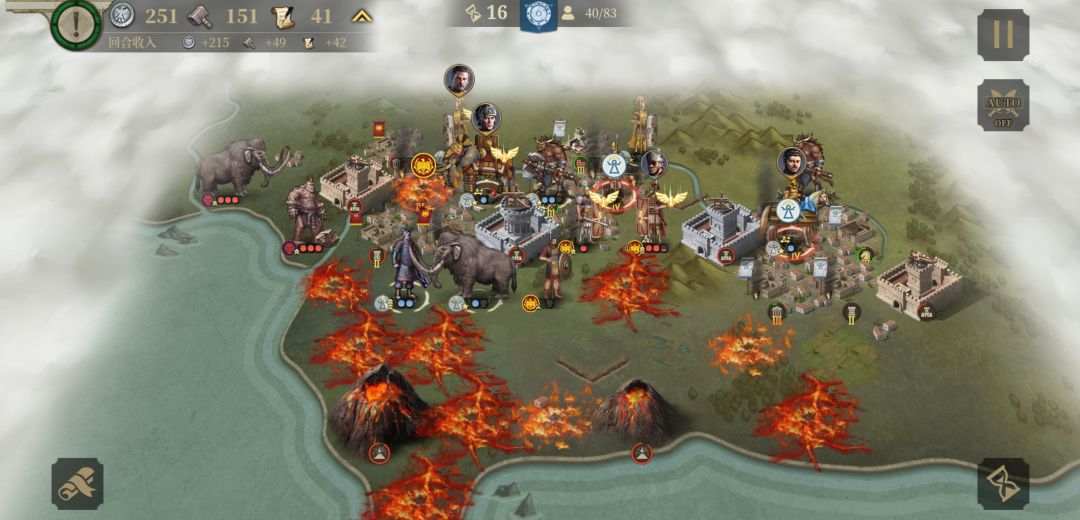Screen dimensions: 1080x520
Task: Toggle the AUTO battle switch
Action: click(1002, 105)
